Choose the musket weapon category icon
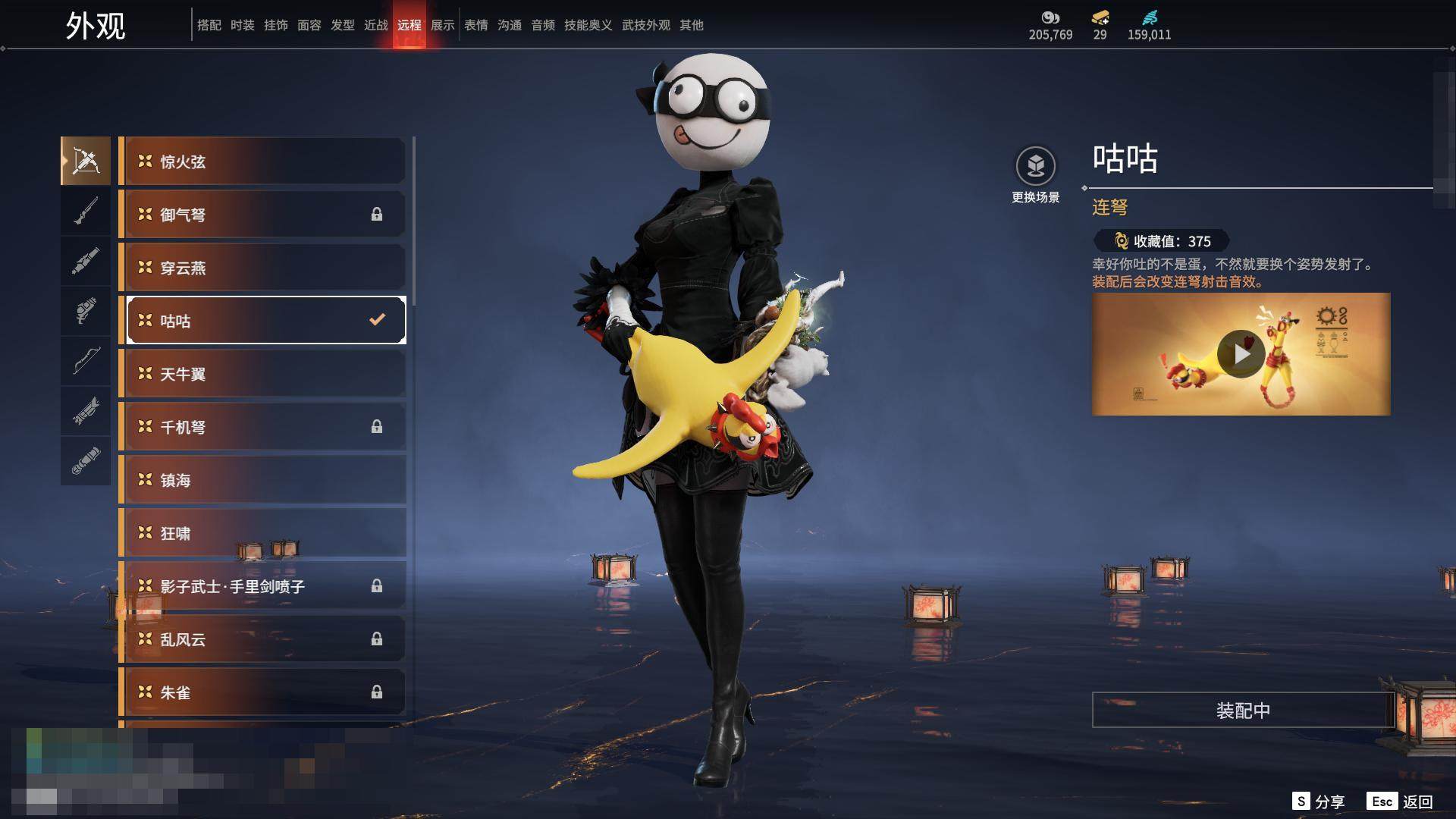 pyautogui.click(x=86, y=211)
